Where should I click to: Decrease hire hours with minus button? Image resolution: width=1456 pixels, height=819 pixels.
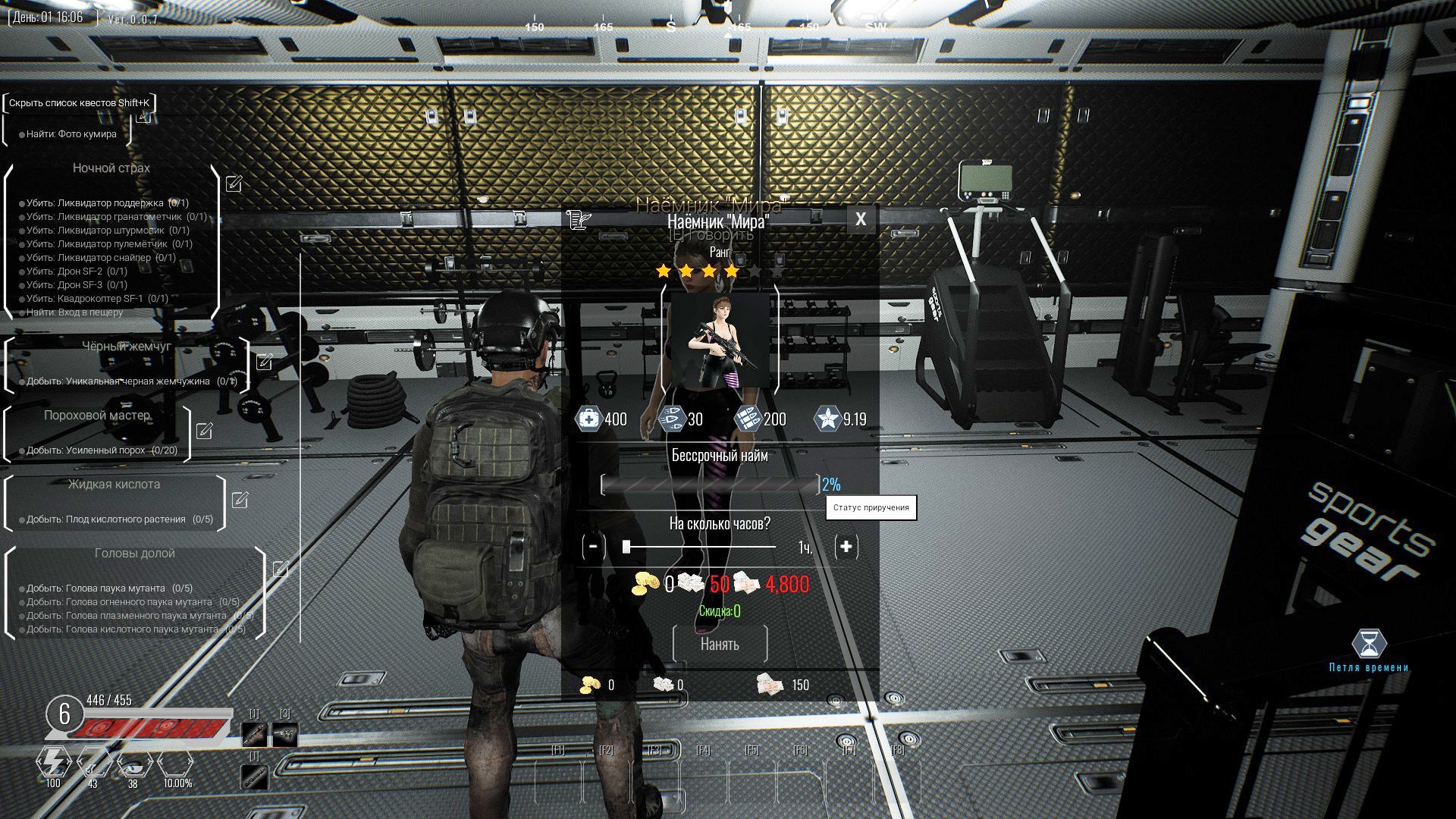(594, 546)
